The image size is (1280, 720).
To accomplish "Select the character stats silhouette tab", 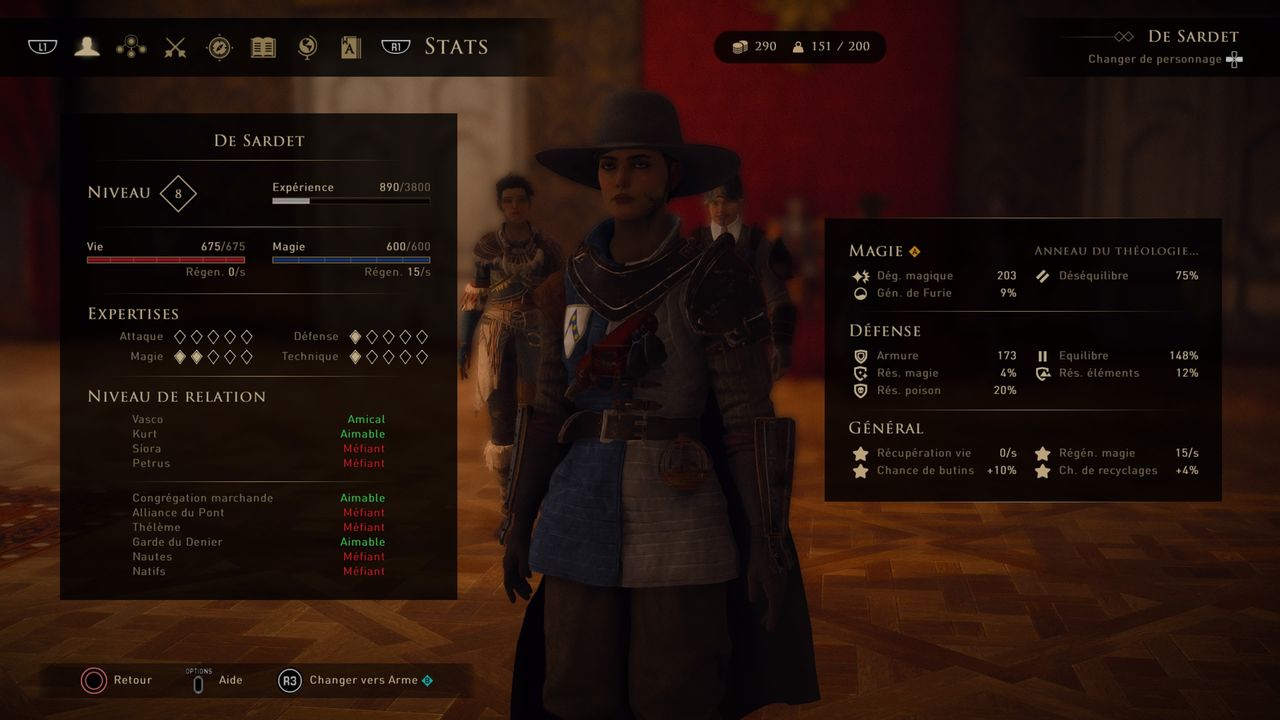I will coord(87,47).
